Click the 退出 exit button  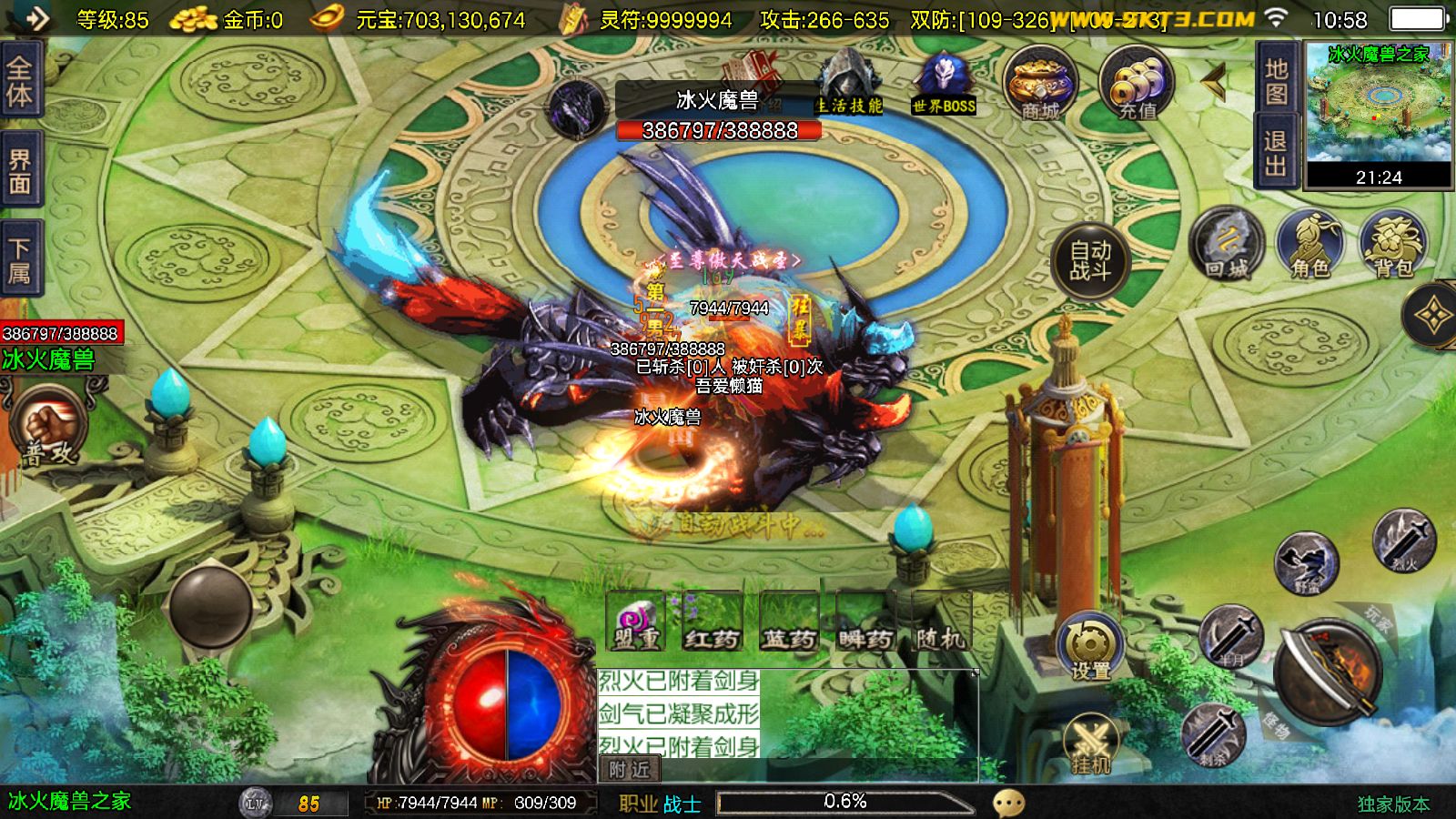point(1276,153)
